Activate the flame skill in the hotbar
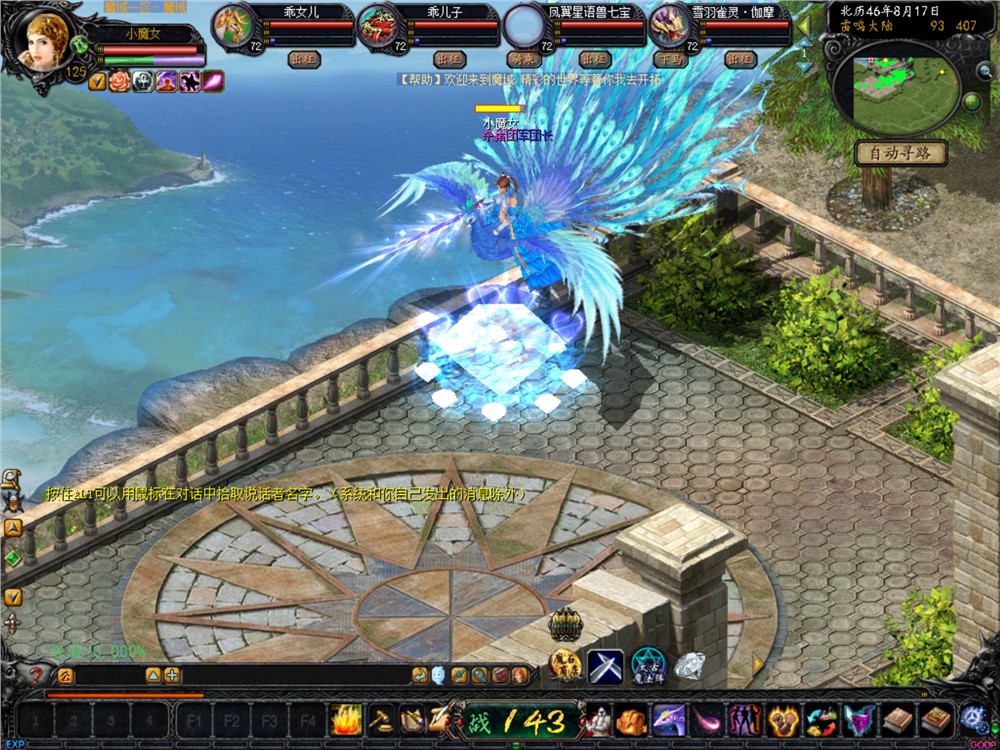 point(346,719)
